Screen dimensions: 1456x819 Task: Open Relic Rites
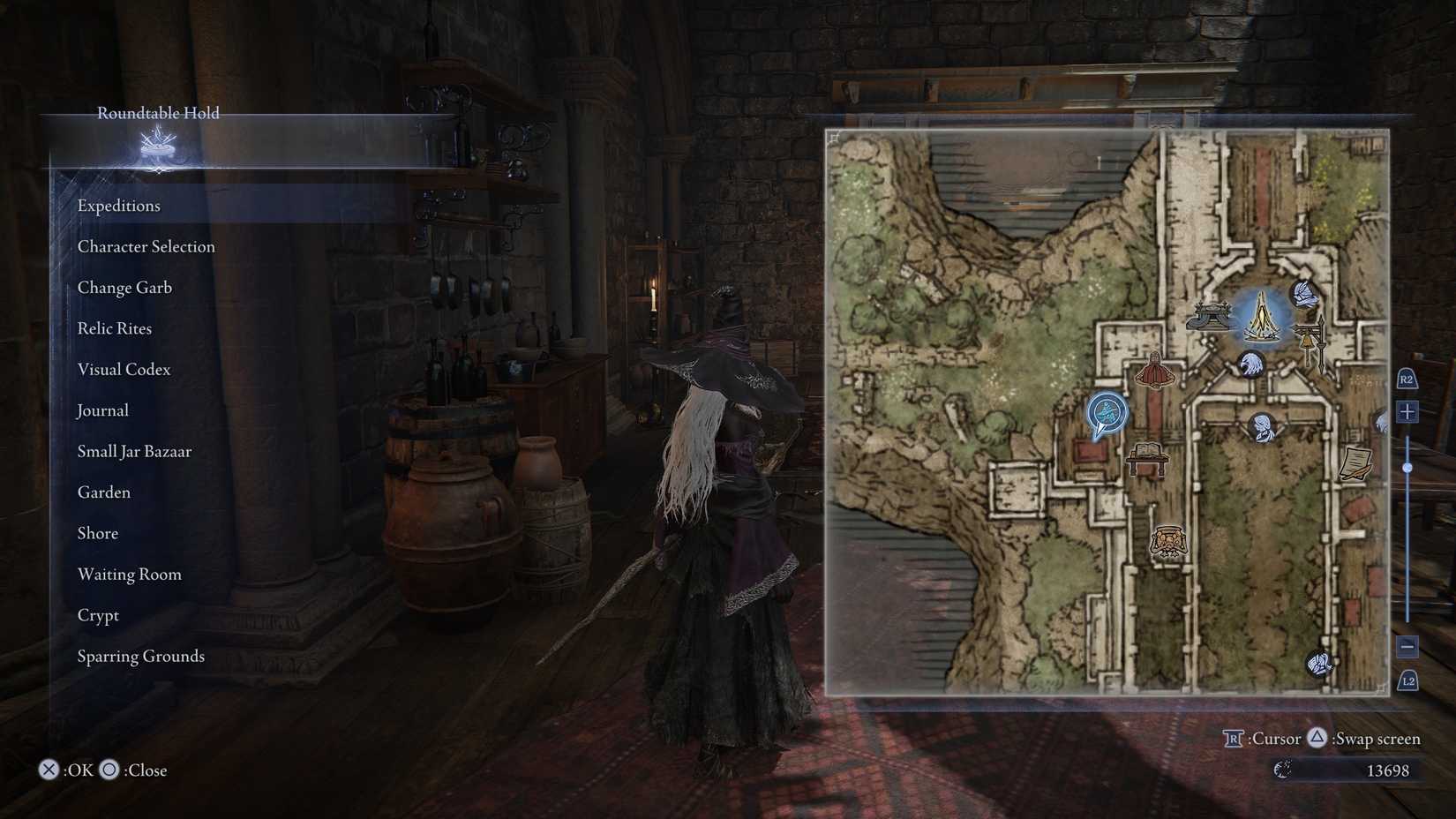[x=114, y=327]
